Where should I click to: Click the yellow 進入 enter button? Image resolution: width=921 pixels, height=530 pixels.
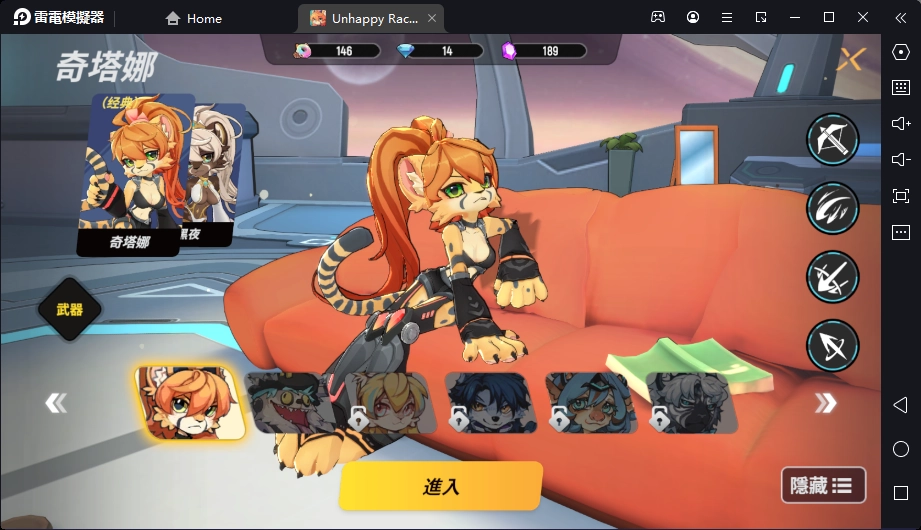coord(441,487)
